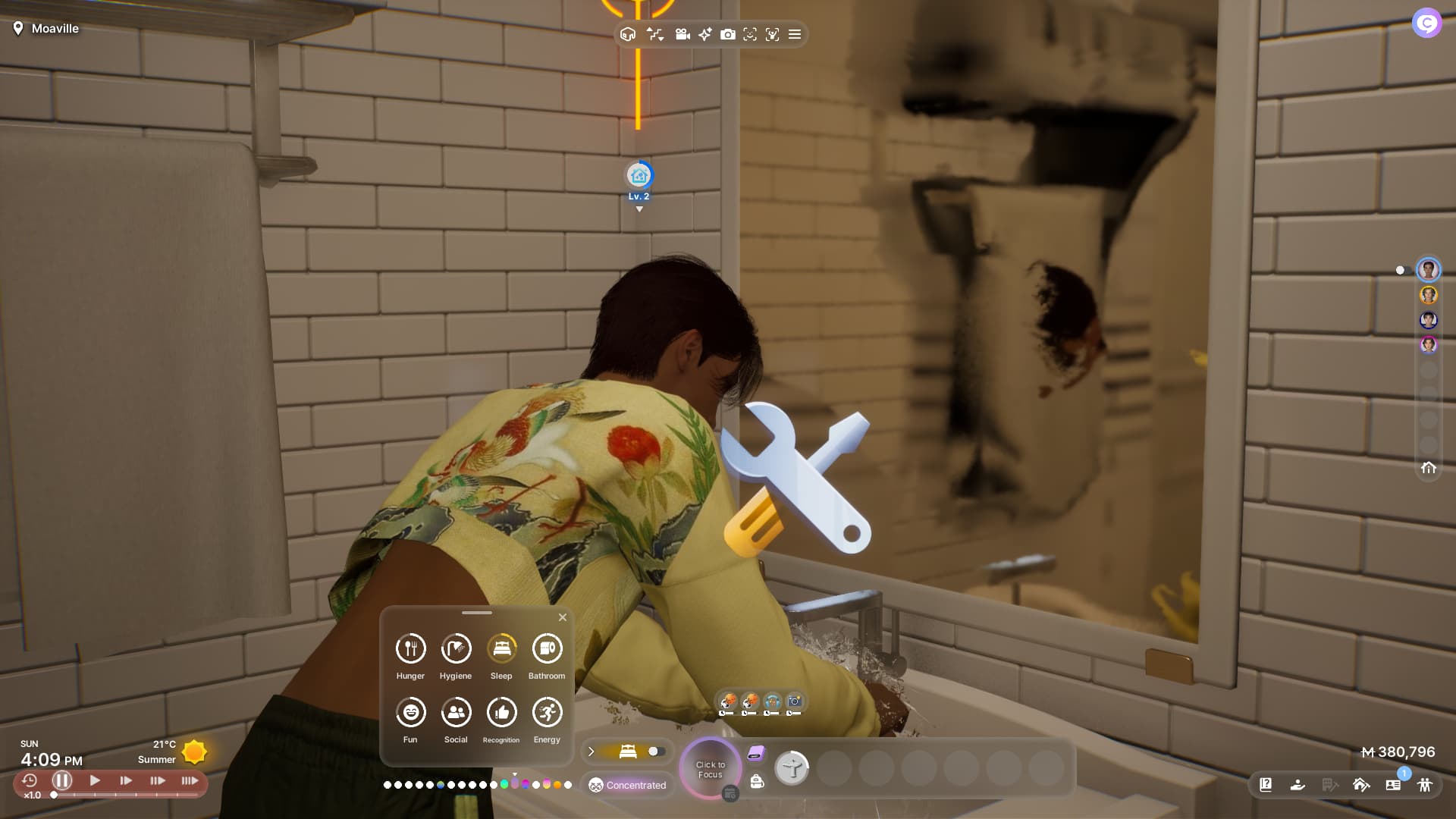This screenshot has width=1456, height=819.
Task: Take a screenshot with the camera icon
Action: 727,34
